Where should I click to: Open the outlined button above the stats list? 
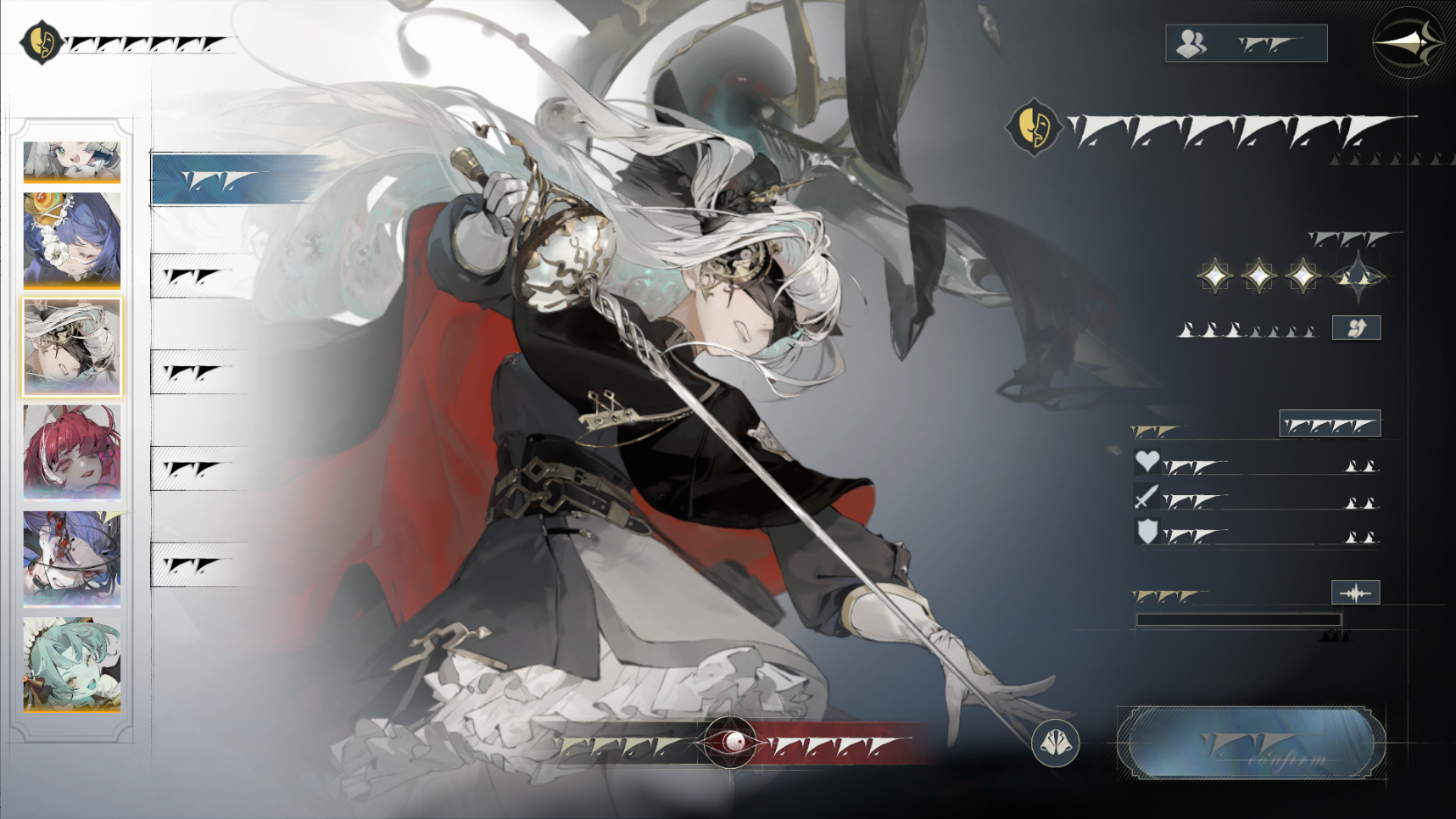point(1329,424)
